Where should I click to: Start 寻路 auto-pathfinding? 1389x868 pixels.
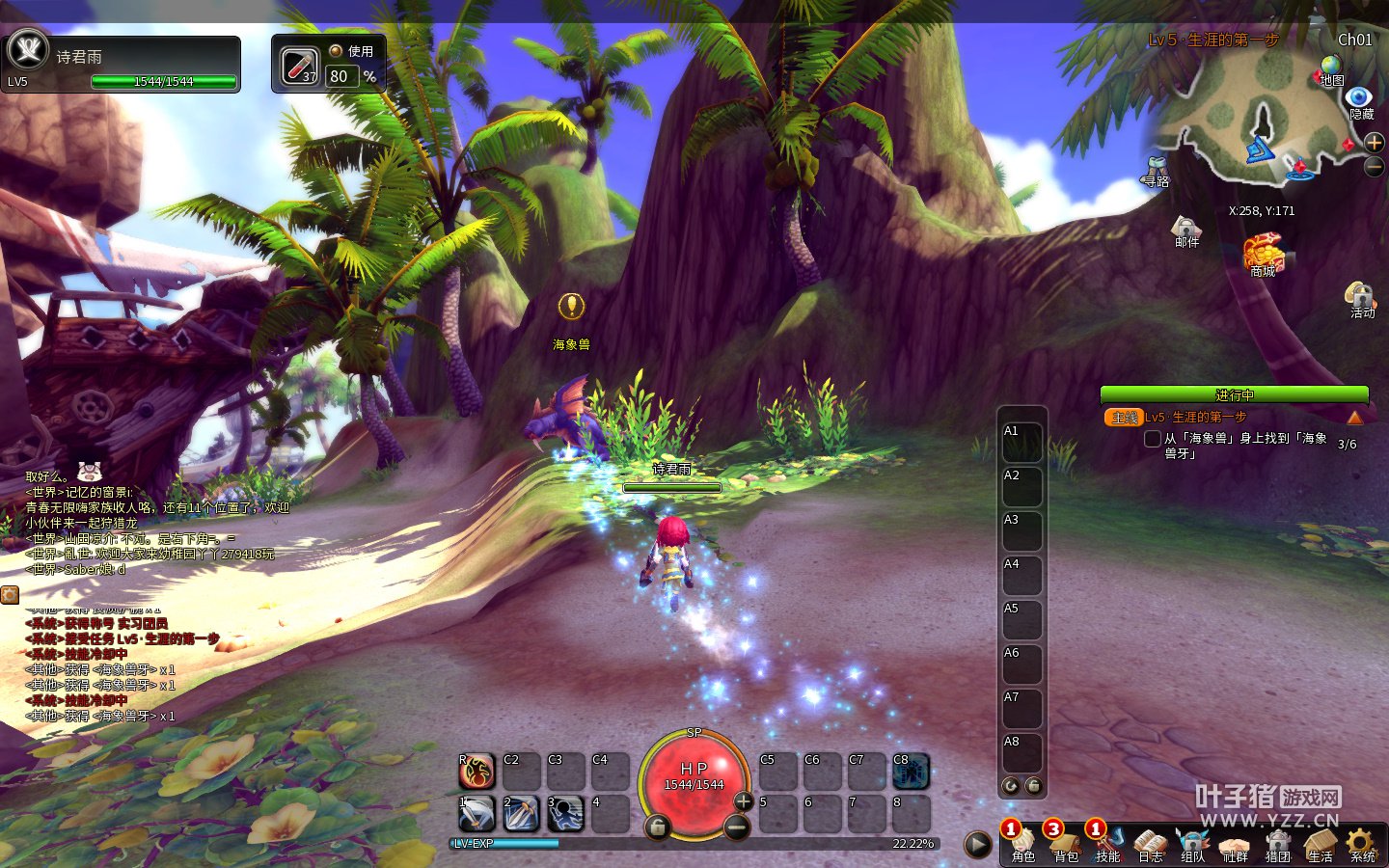pyautogui.click(x=1156, y=170)
